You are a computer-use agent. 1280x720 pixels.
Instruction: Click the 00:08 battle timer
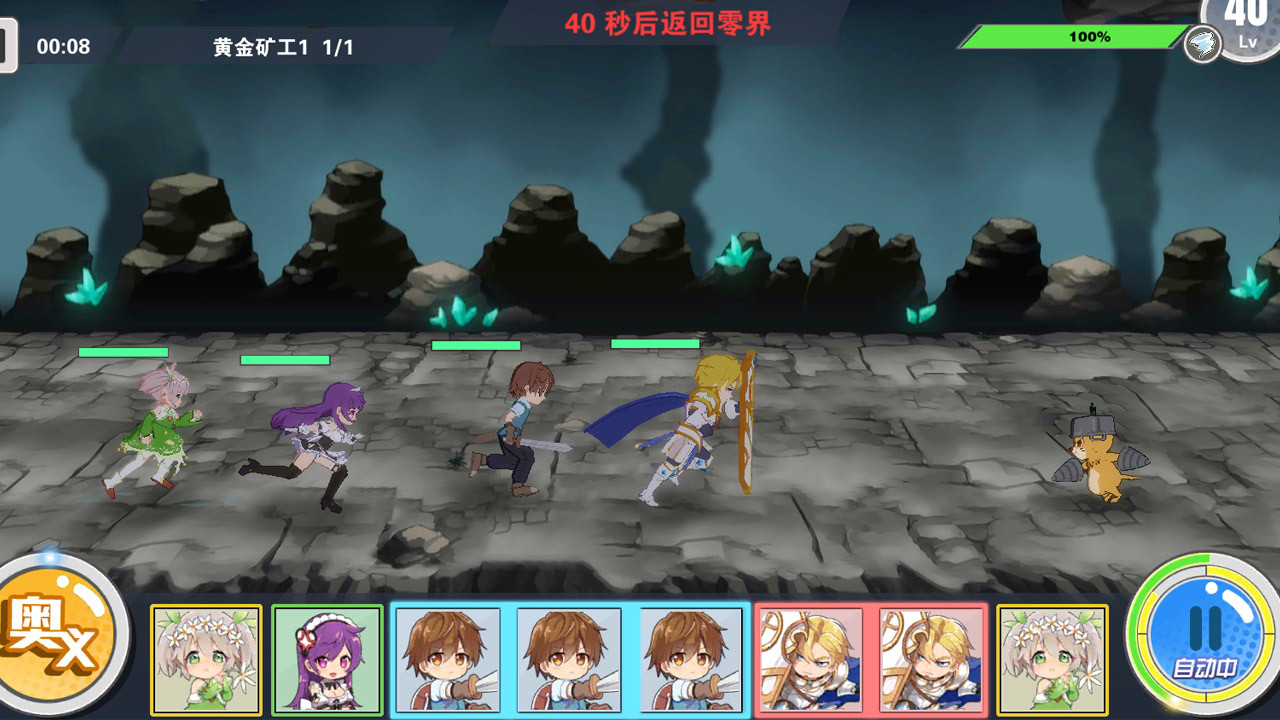pyautogui.click(x=62, y=45)
